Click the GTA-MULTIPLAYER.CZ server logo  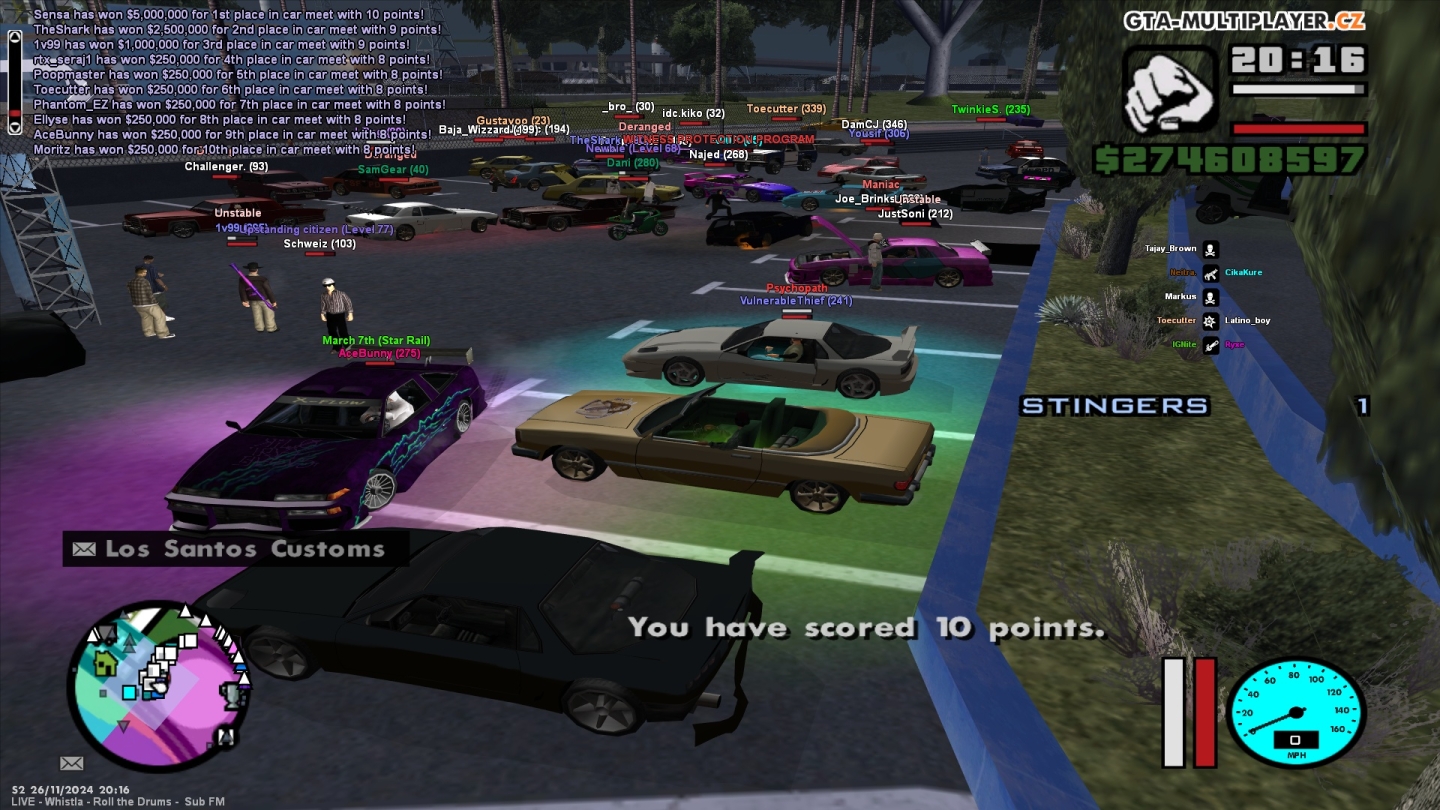point(1243,21)
